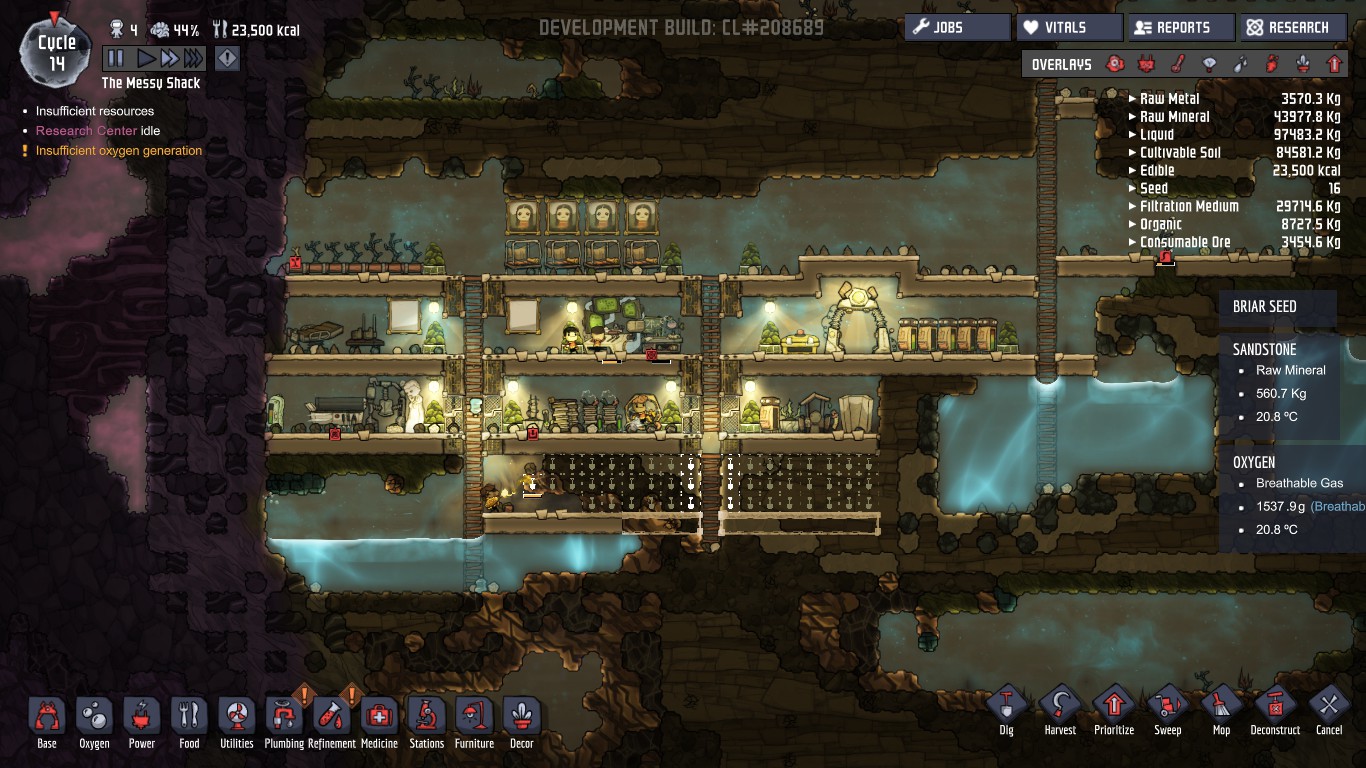Toggle the thermometer temperature overlay

1178,65
